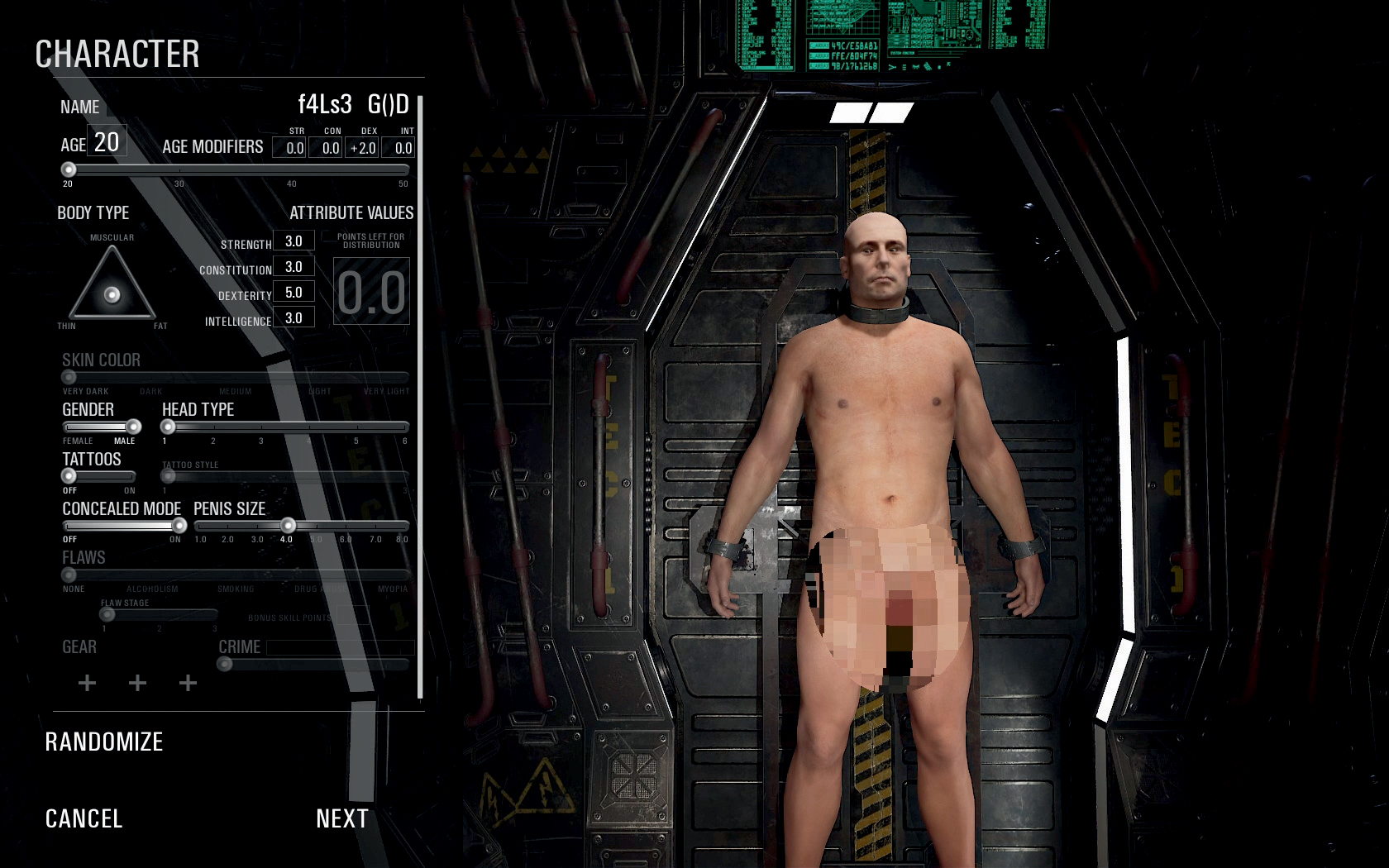This screenshot has width=1389, height=868.
Task: Select the Intelligence attribute value box
Action: click(x=294, y=318)
